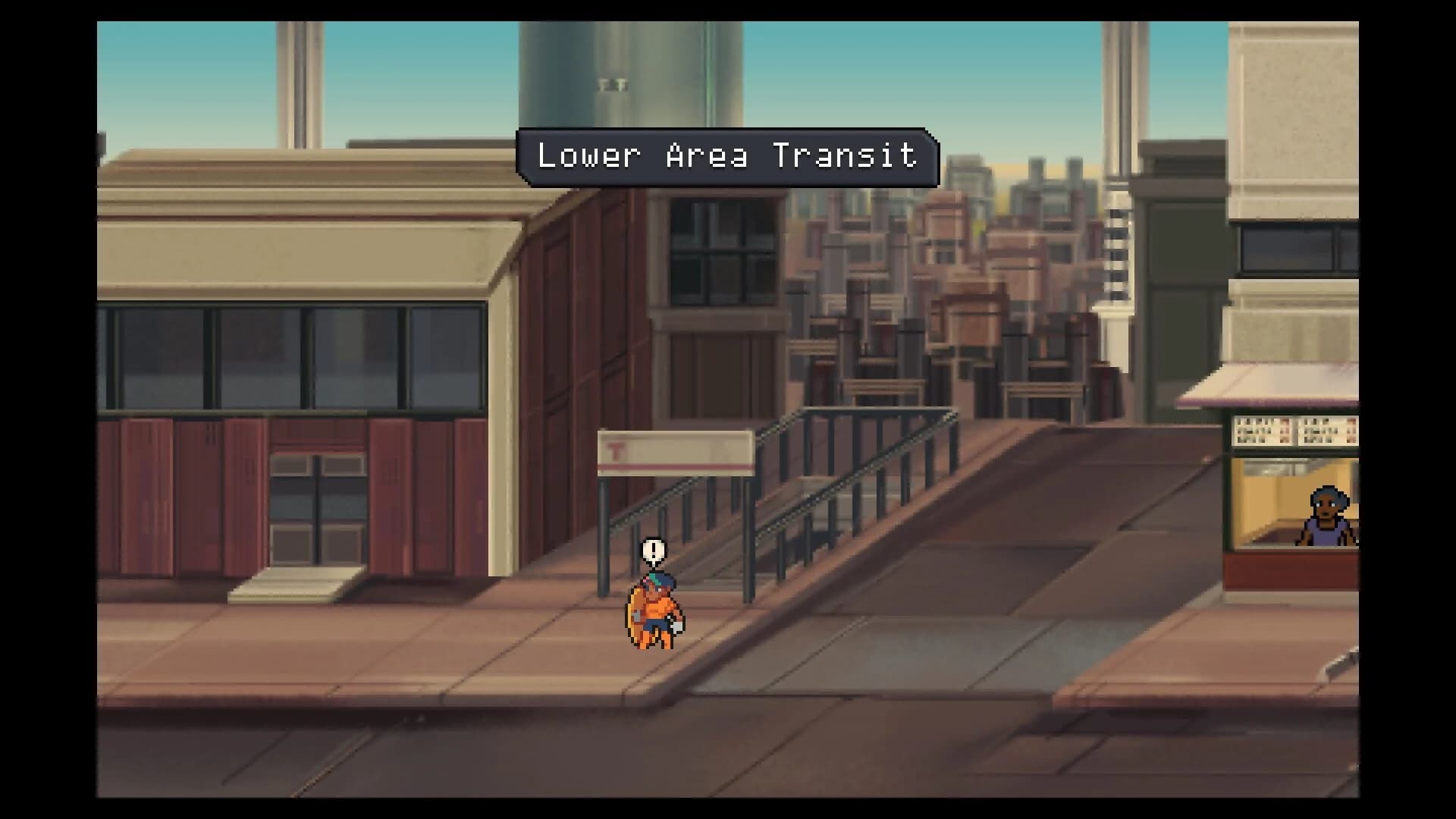The image size is (1456, 819).
Task: Click the dark window of the green building
Action: [1183, 246]
